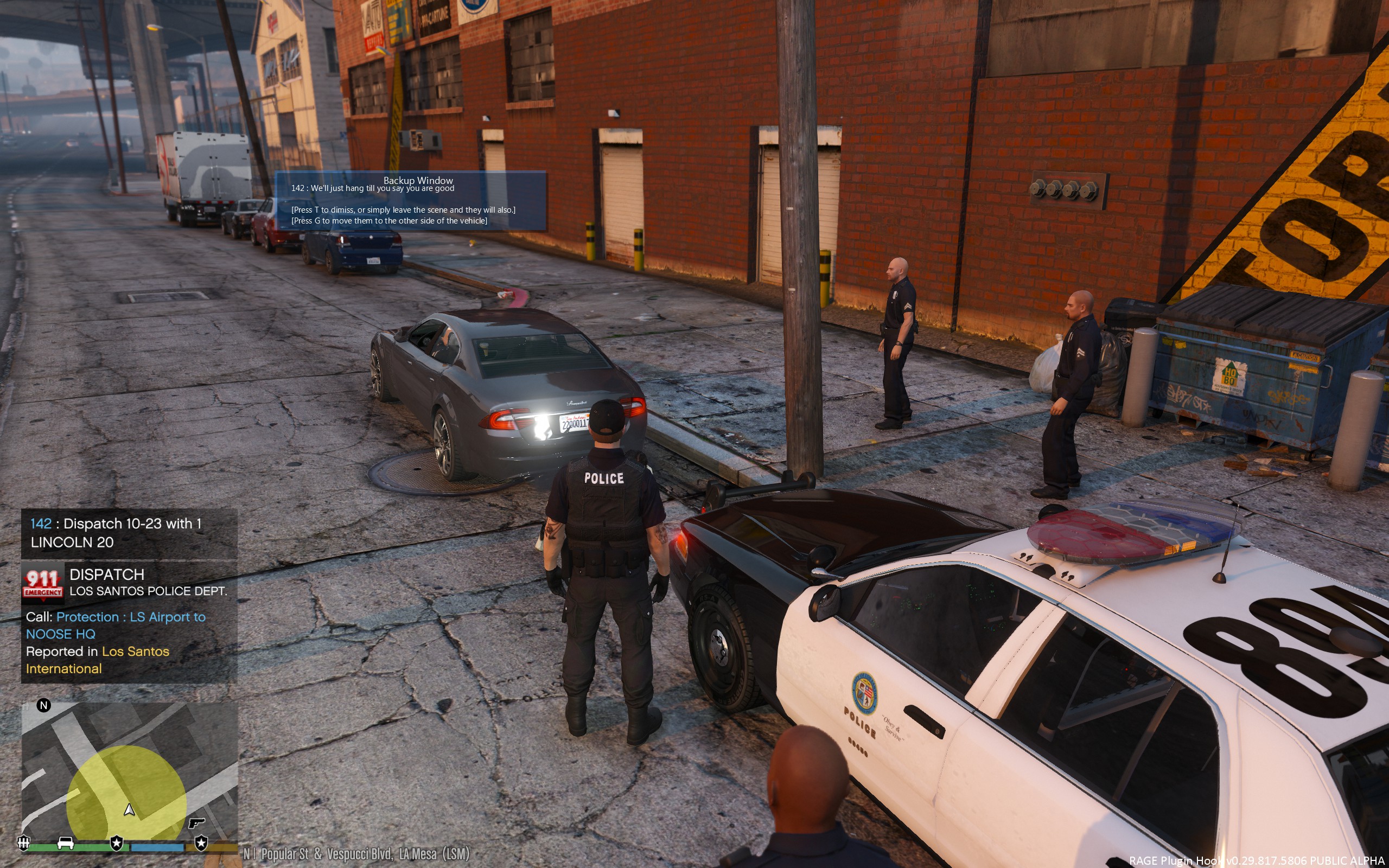
Task: Select the pistol gun shop blip
Action: tap(197, 823)
